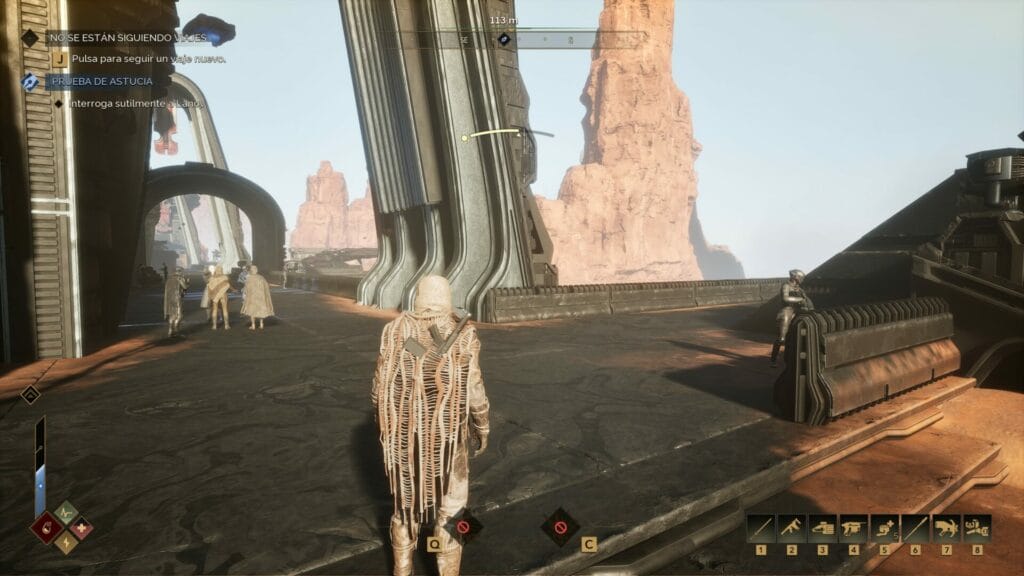Select the yellow lightning stamina icon

coord(64,542)
